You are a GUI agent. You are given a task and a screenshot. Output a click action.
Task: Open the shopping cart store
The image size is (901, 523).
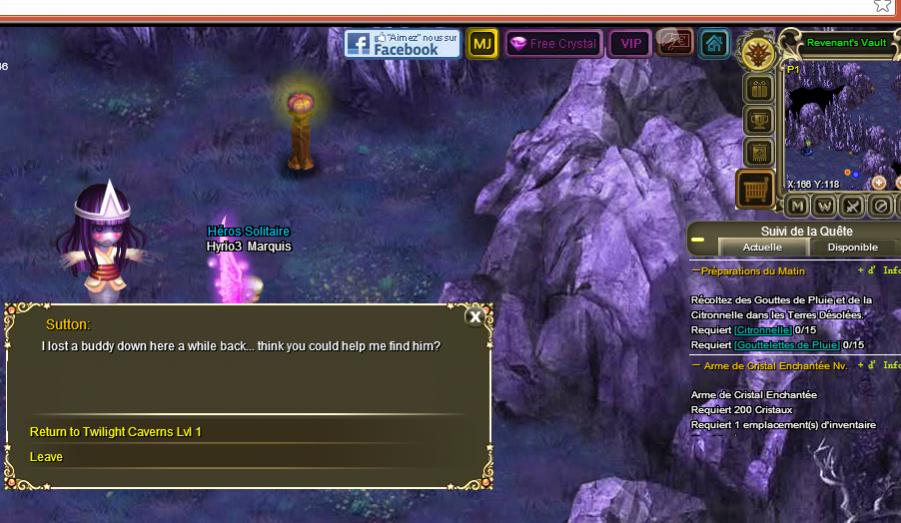(755, 189)
